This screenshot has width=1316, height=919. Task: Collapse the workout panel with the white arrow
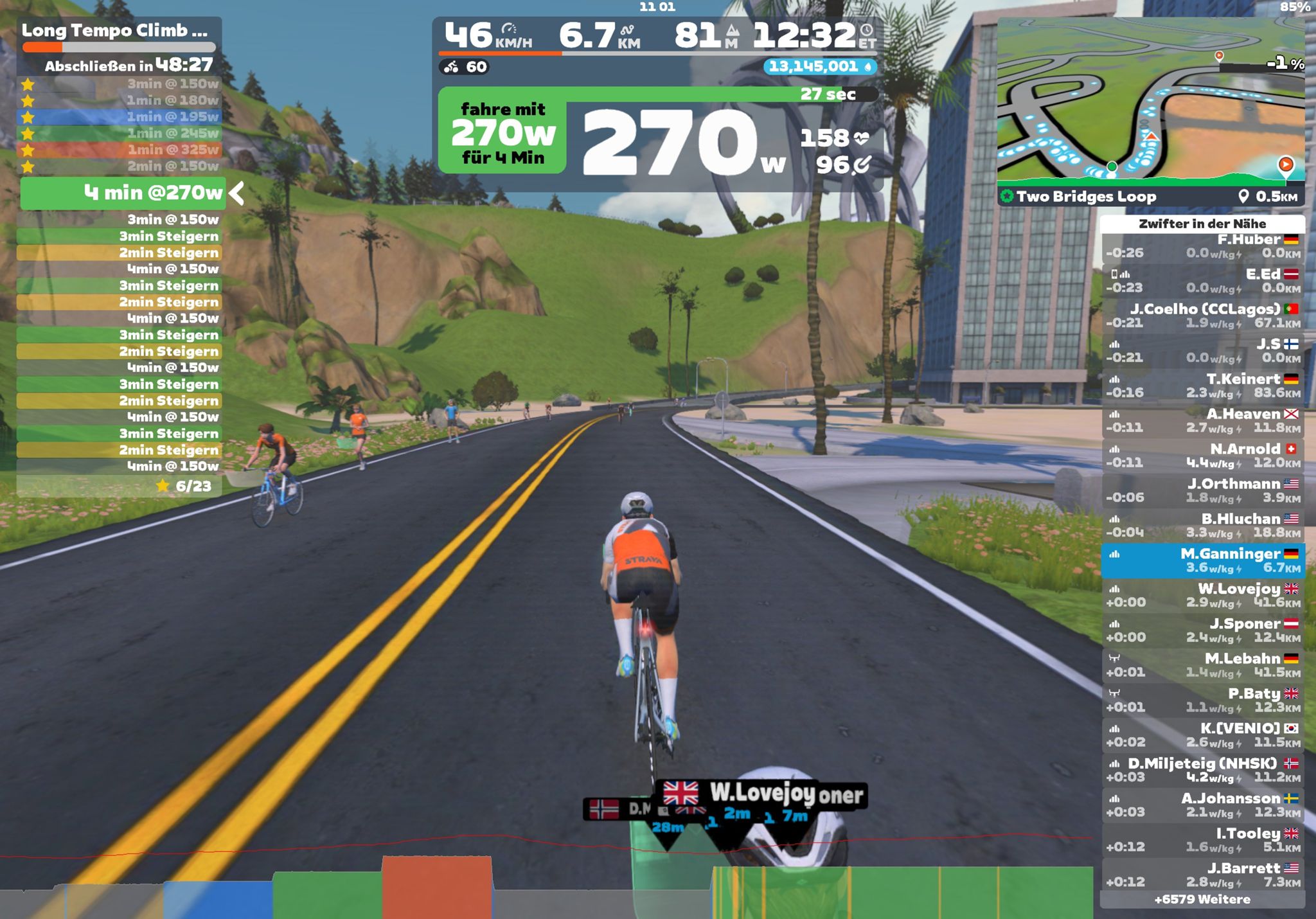[236, 193]
